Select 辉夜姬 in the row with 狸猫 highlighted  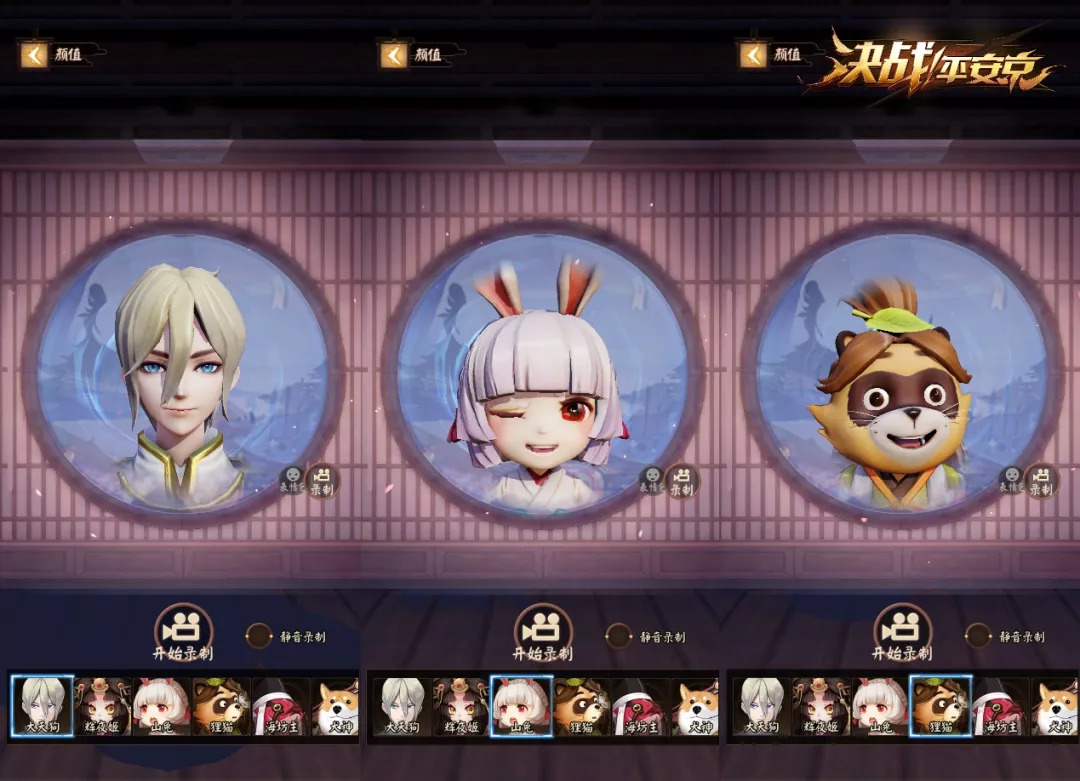[x=822, y=706]
